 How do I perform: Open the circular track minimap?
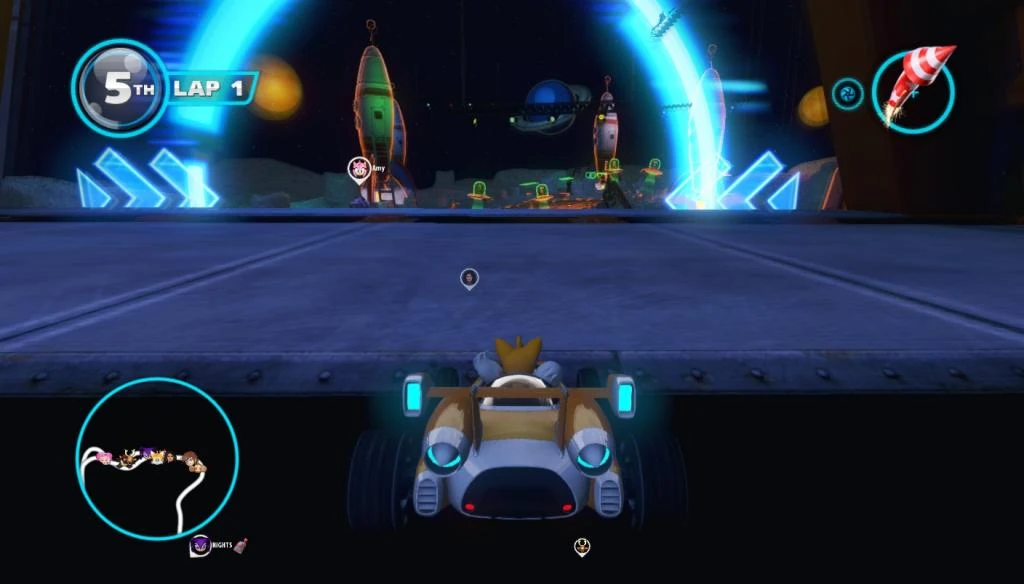point(157,458)
